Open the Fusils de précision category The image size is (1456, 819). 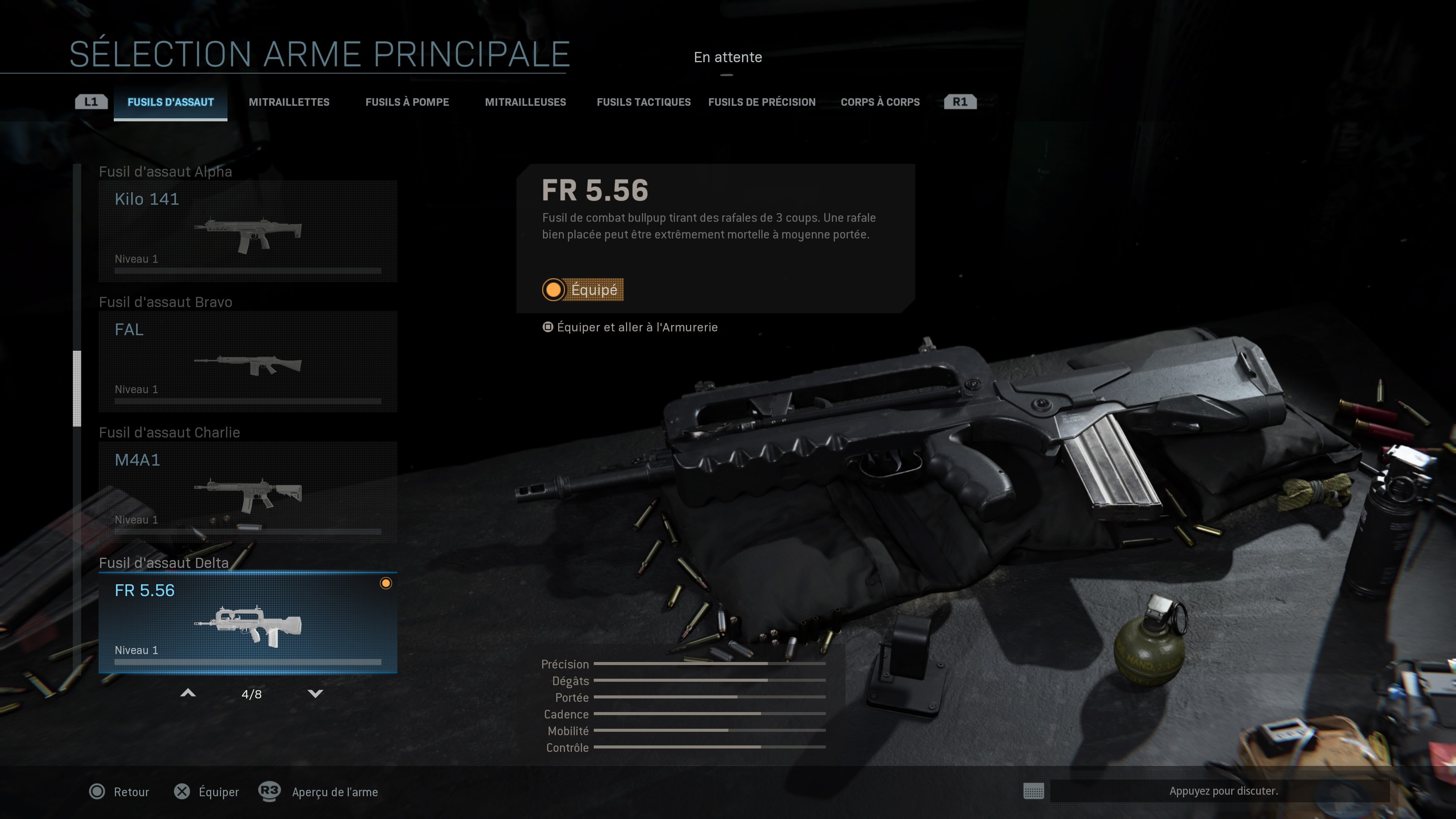pyautogui.click(x=761, y=102)
